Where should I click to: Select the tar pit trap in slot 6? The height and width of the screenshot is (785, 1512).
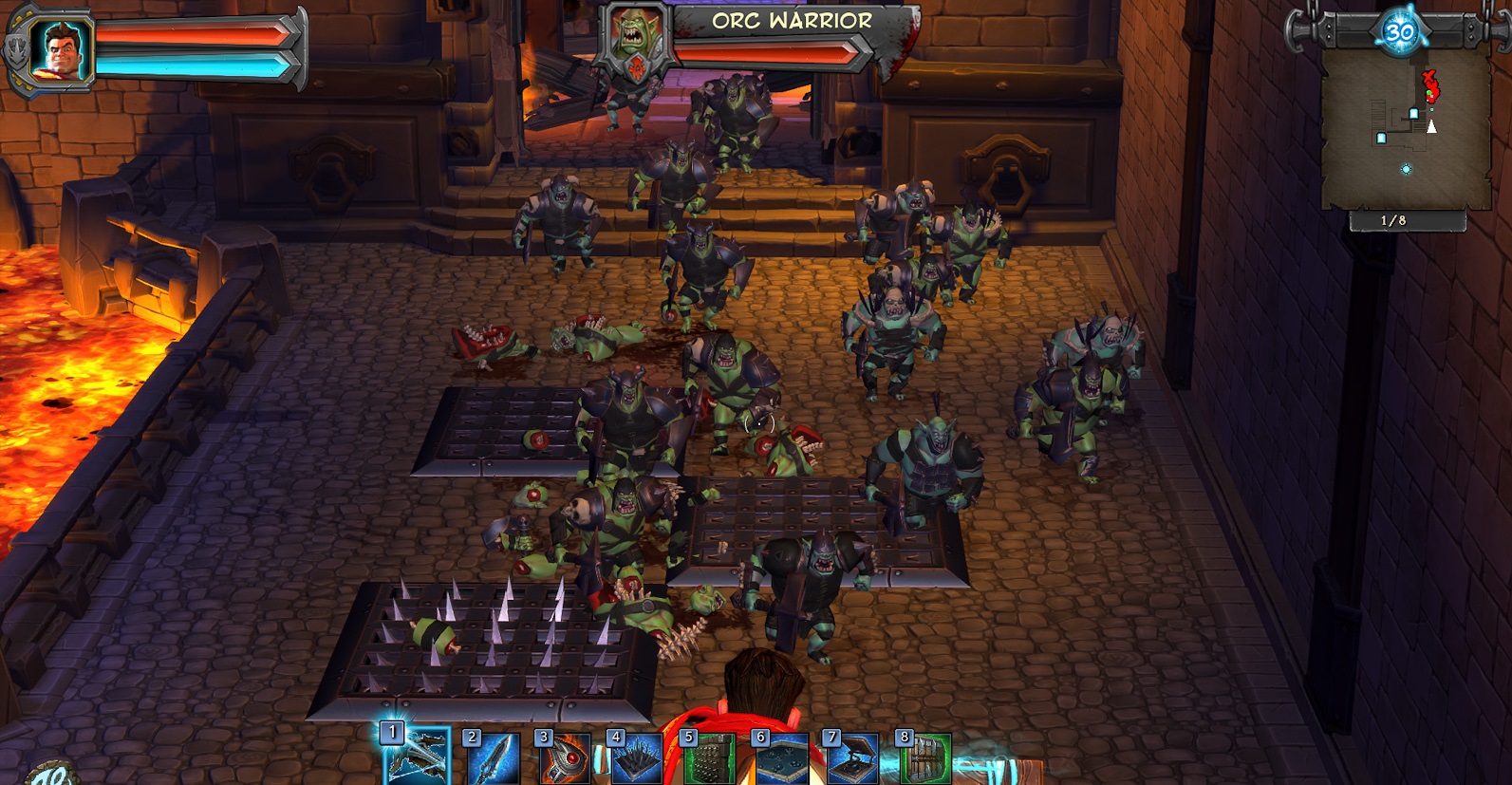tap(780, 760)
